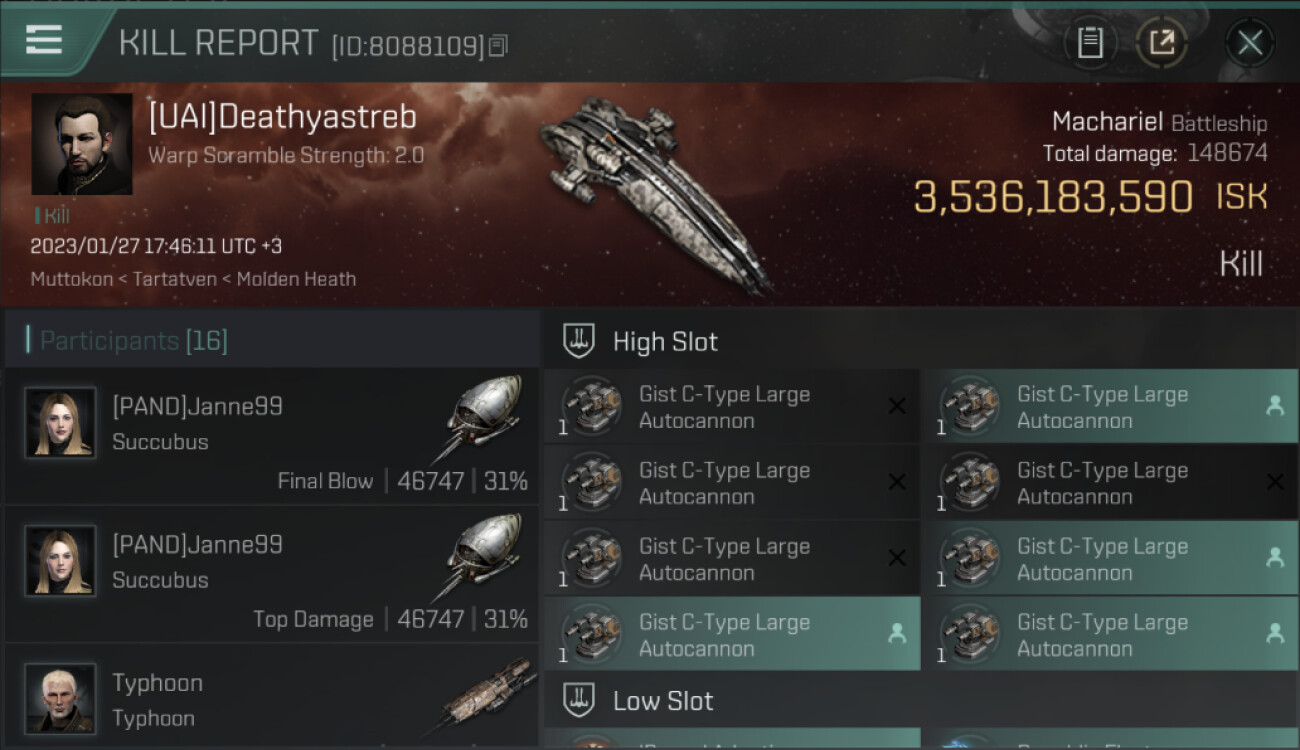Open the clipboard notes icon

pos(1090,42)
